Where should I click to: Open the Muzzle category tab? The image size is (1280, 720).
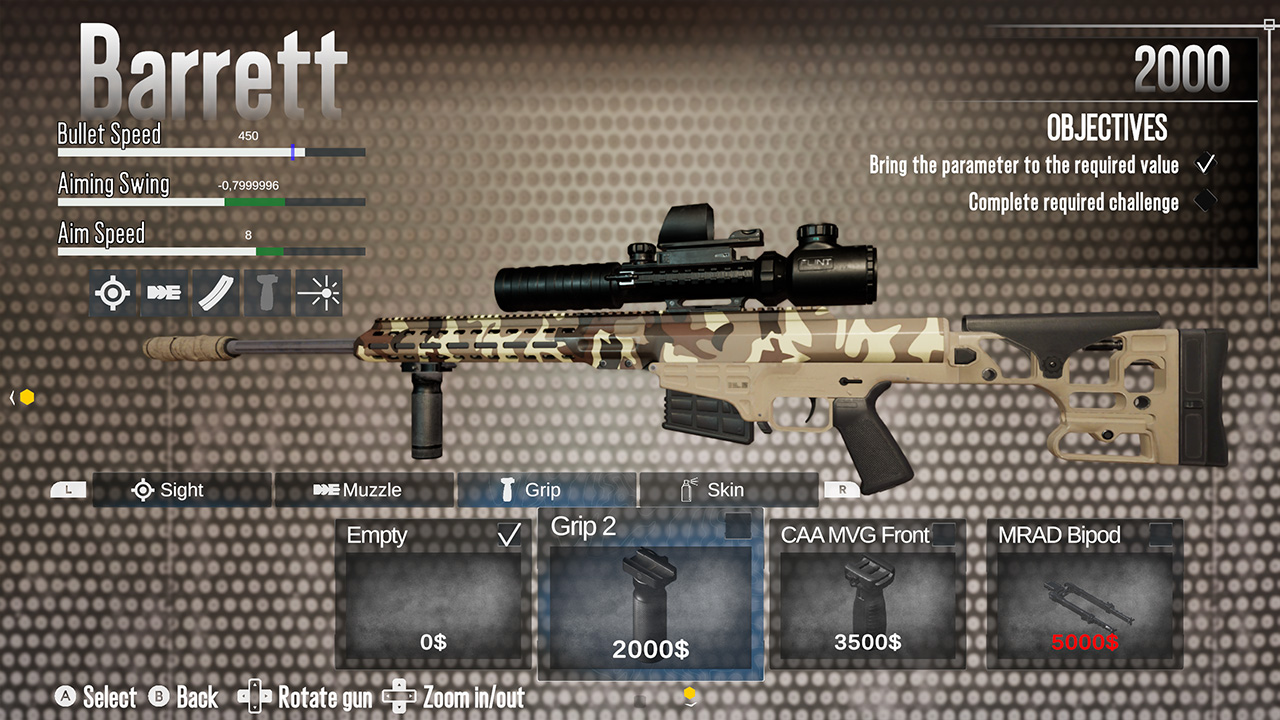360,490
